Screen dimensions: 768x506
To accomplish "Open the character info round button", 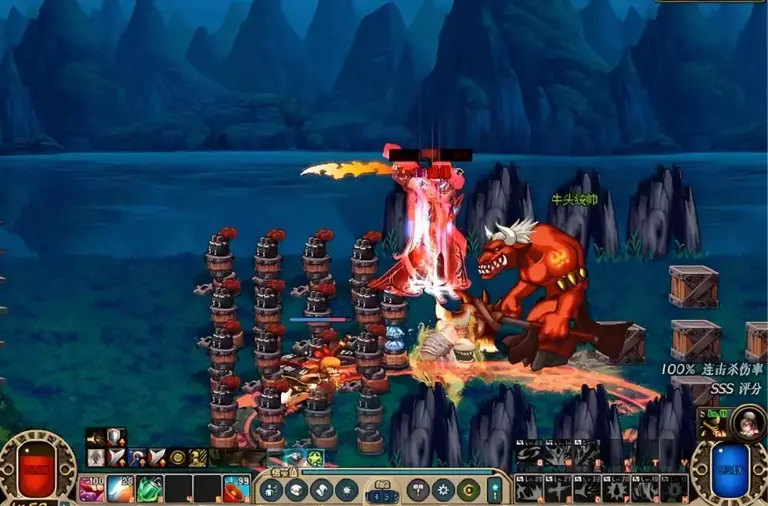I will tap(272, 490).
